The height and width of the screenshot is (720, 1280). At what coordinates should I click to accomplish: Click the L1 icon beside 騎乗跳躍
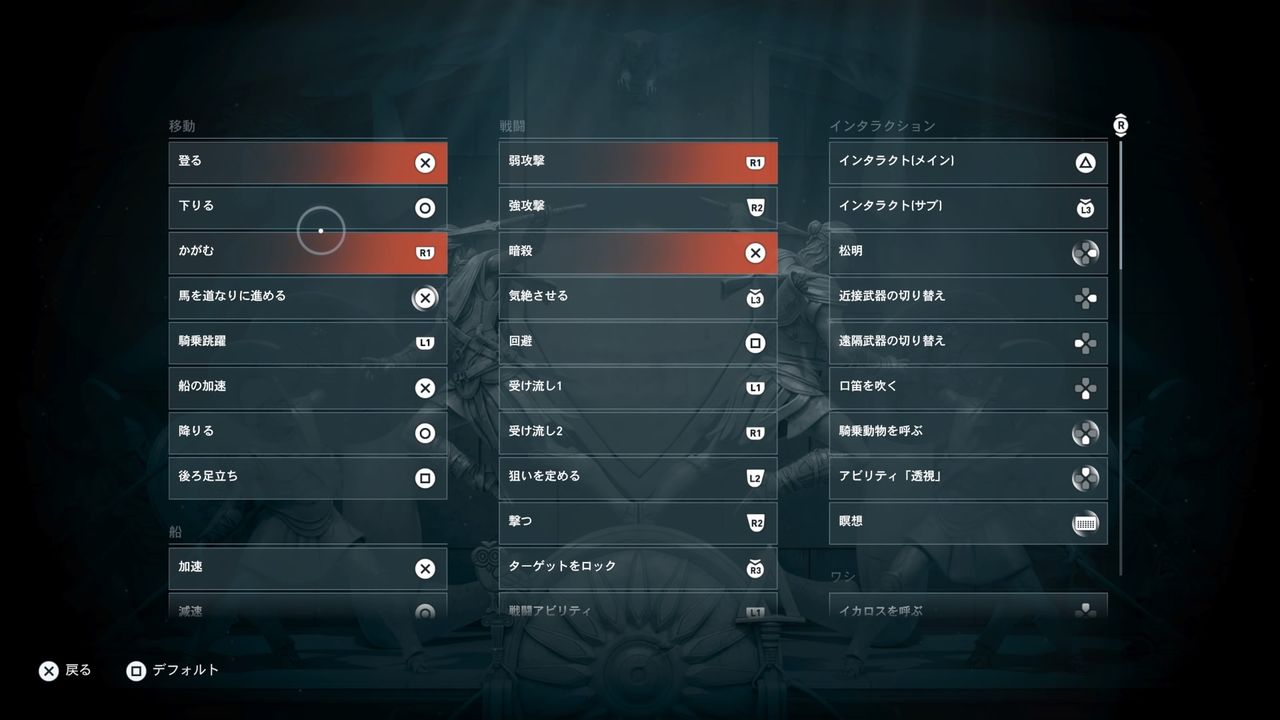(424, 341)
